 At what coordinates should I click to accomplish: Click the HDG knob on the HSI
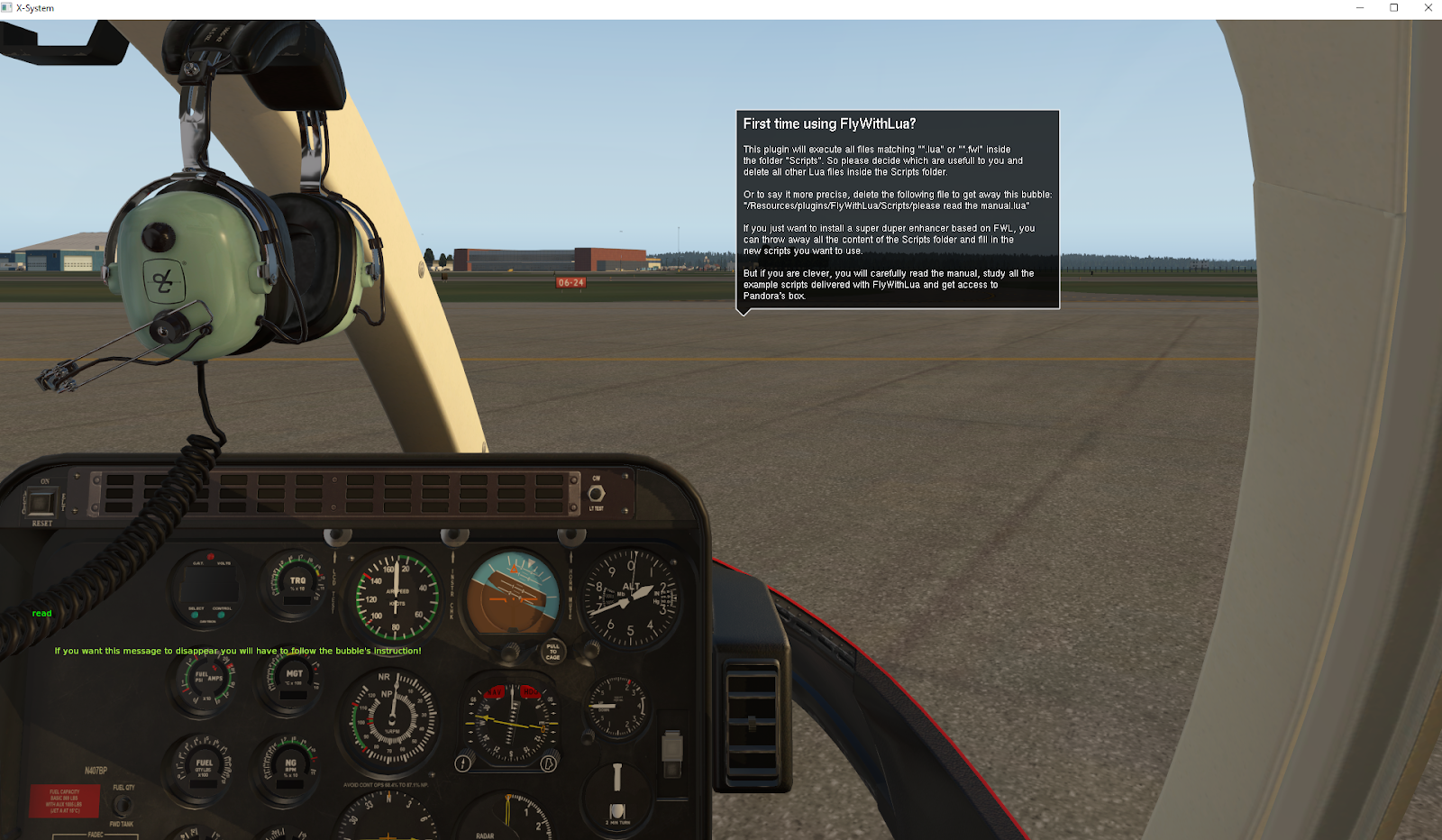click(x=551, y=762)
